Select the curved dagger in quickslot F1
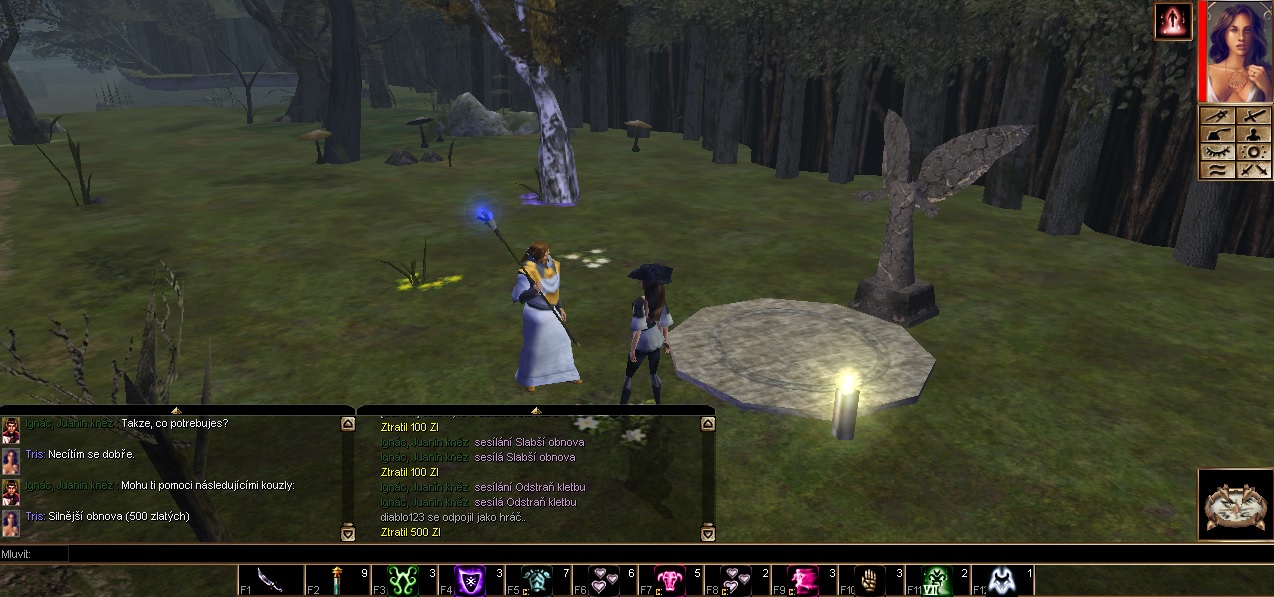Viewport: 1274px width, 597px height. tap(270, 580)
